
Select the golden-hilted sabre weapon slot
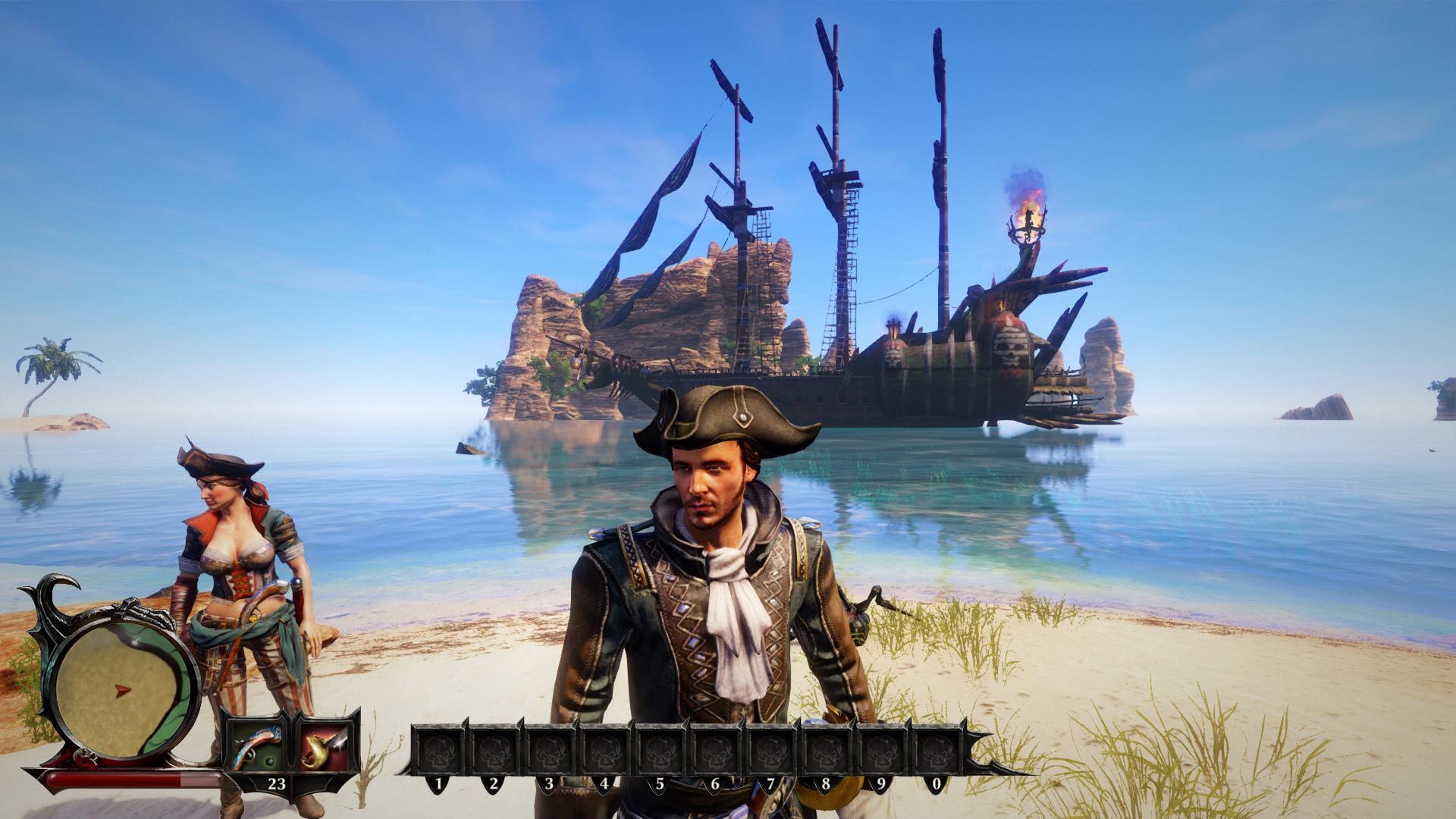click(324, 745)
